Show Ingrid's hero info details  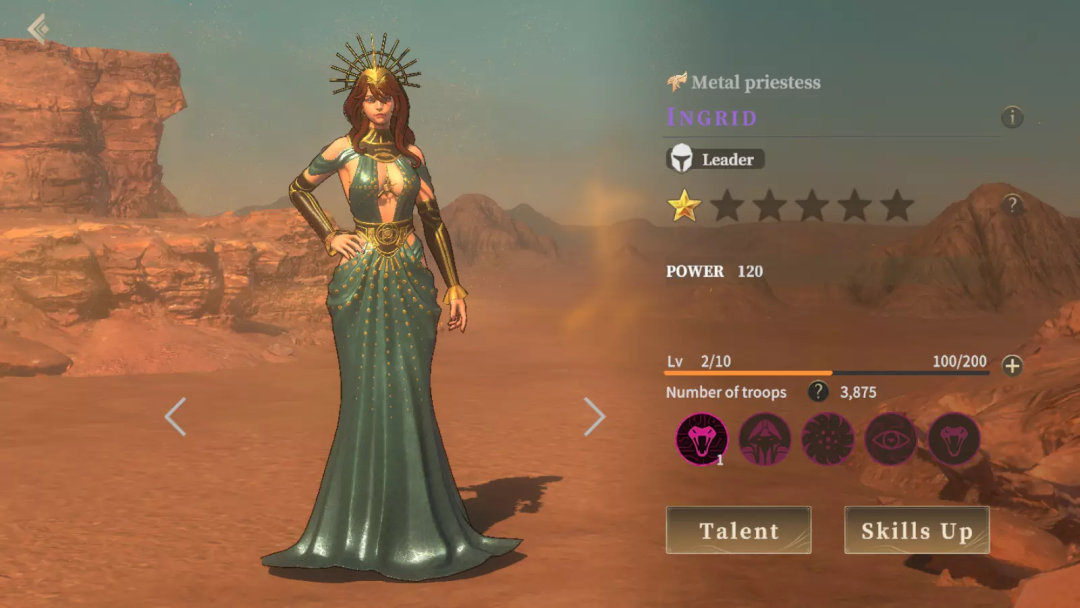click(1012, 117)
